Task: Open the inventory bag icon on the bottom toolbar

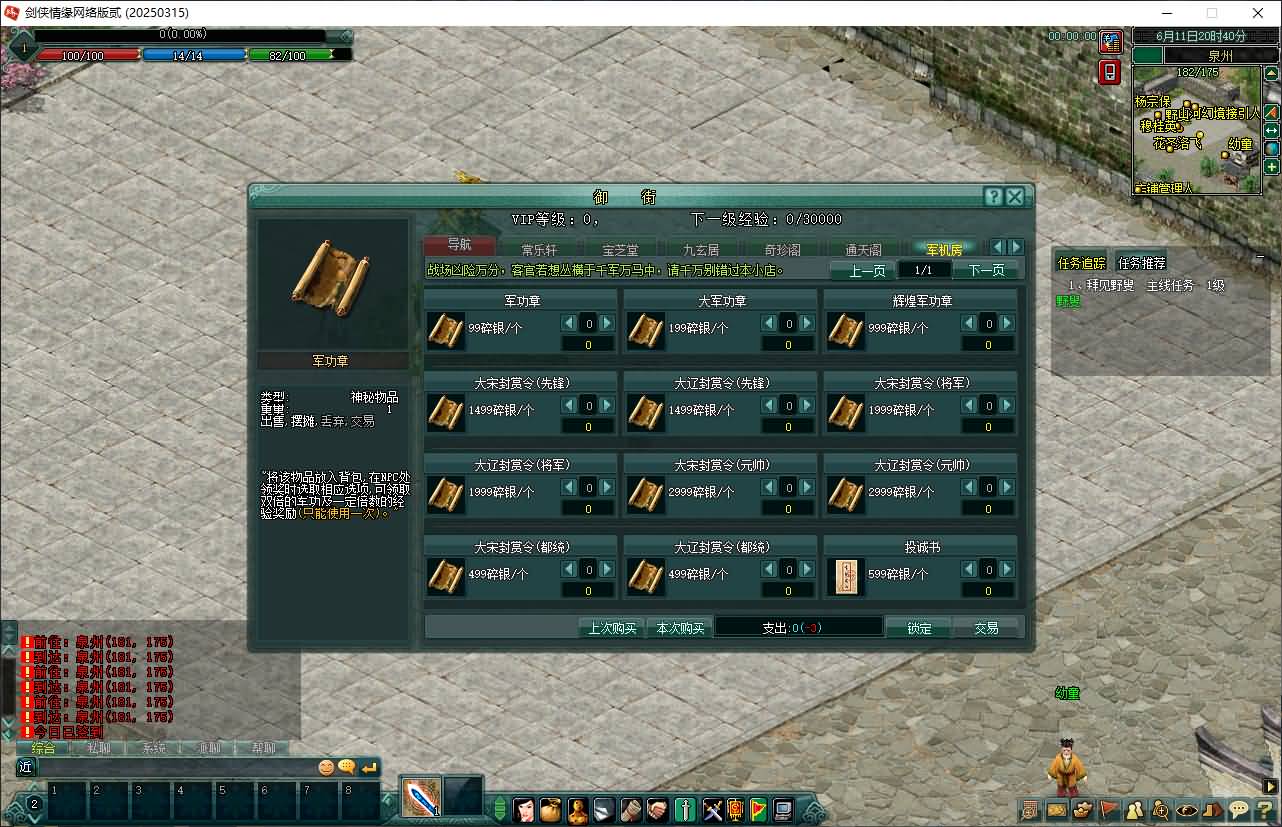Action: click(551, 811)
